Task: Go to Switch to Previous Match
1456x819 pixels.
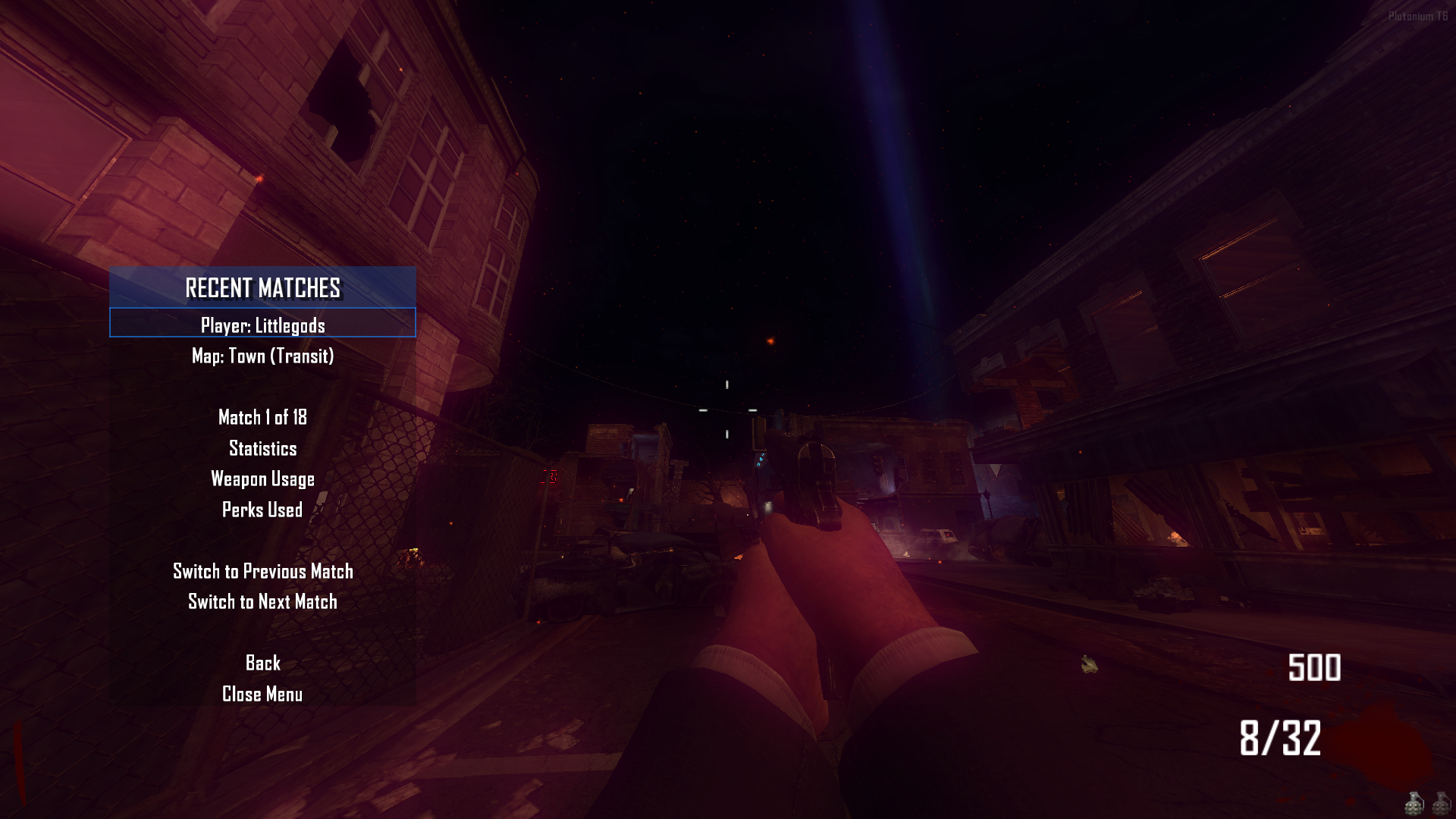Action: click(262, 571)
